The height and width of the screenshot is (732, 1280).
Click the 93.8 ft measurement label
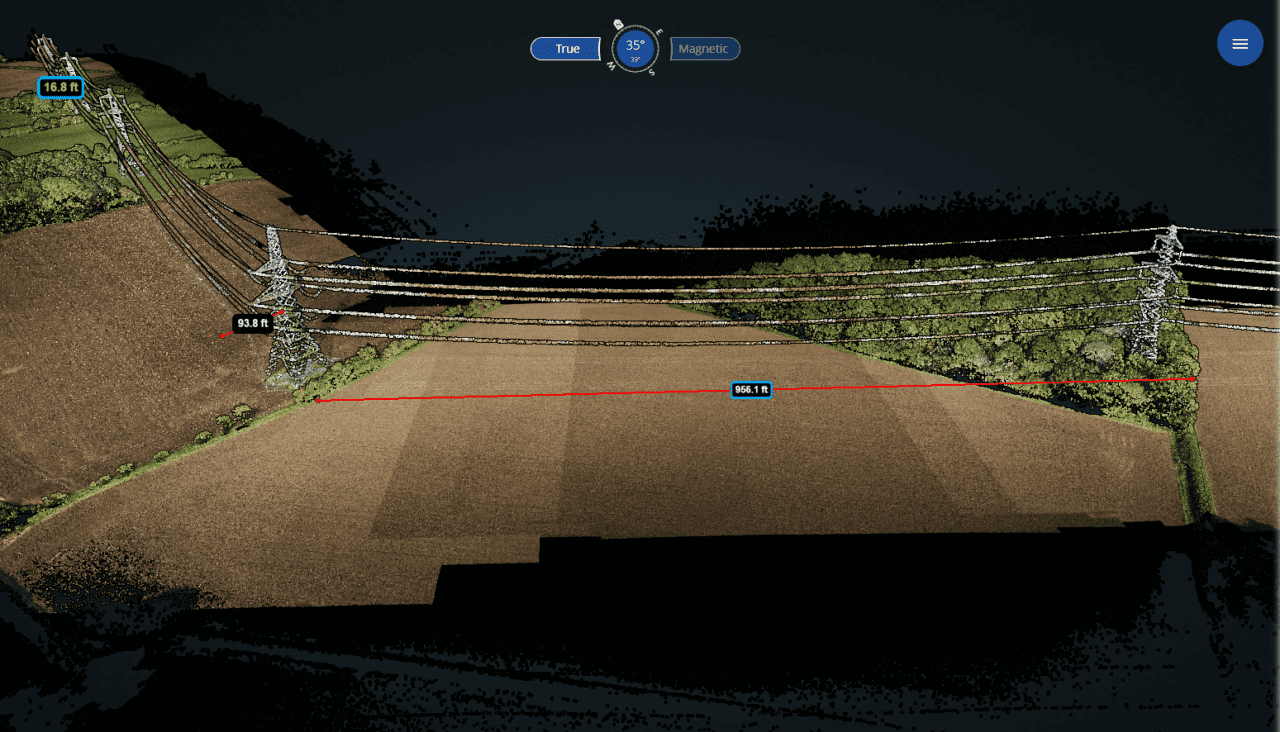point(252,323)
